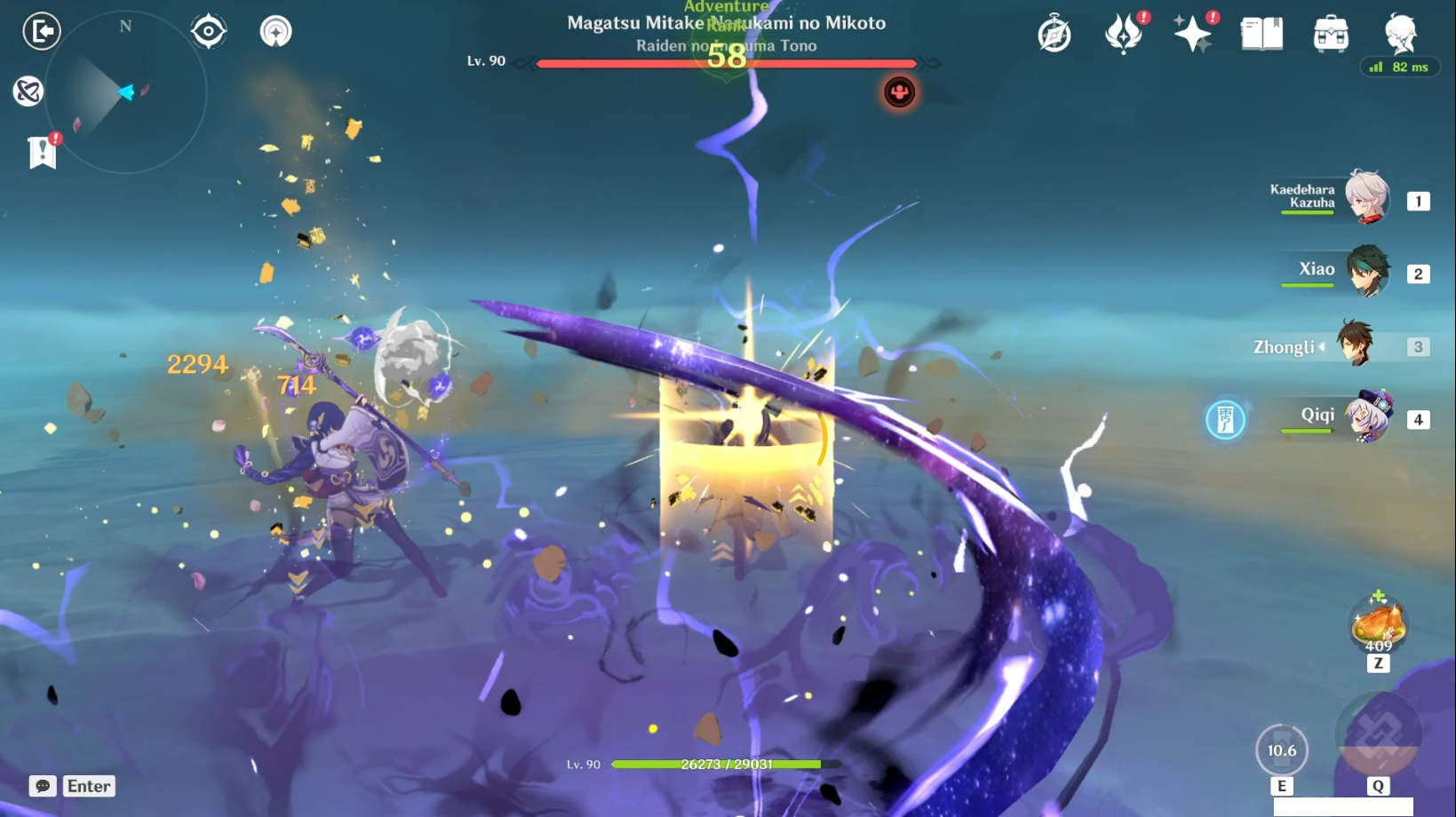Click the quest exclamation marker below the minimap
Image resolution: width=1456 pixels, height=817 pixels.
point(44,153)
